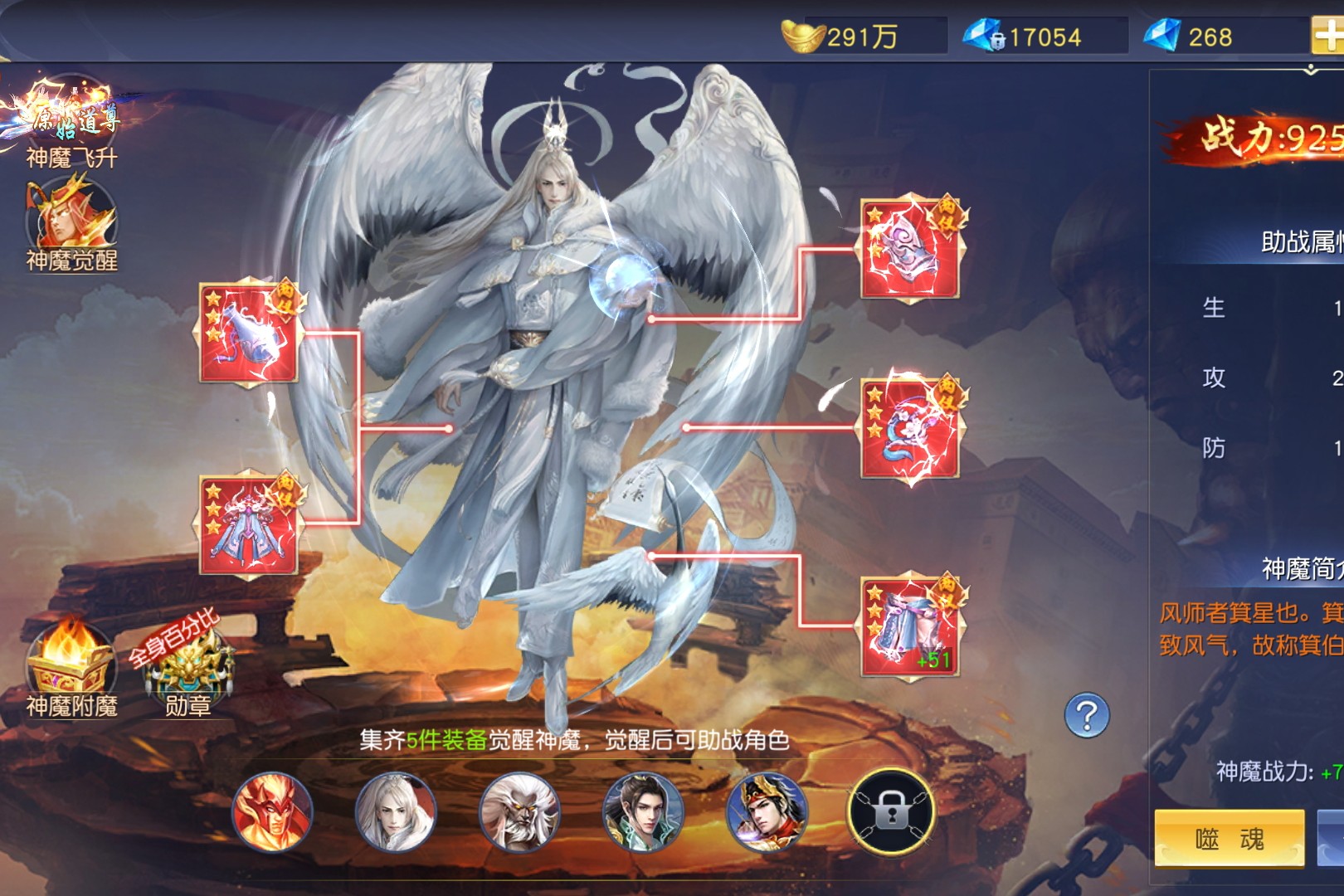Select the purple armguard equipment slot
Viewport: 1344px width, 896px height.
pos(910,248)
